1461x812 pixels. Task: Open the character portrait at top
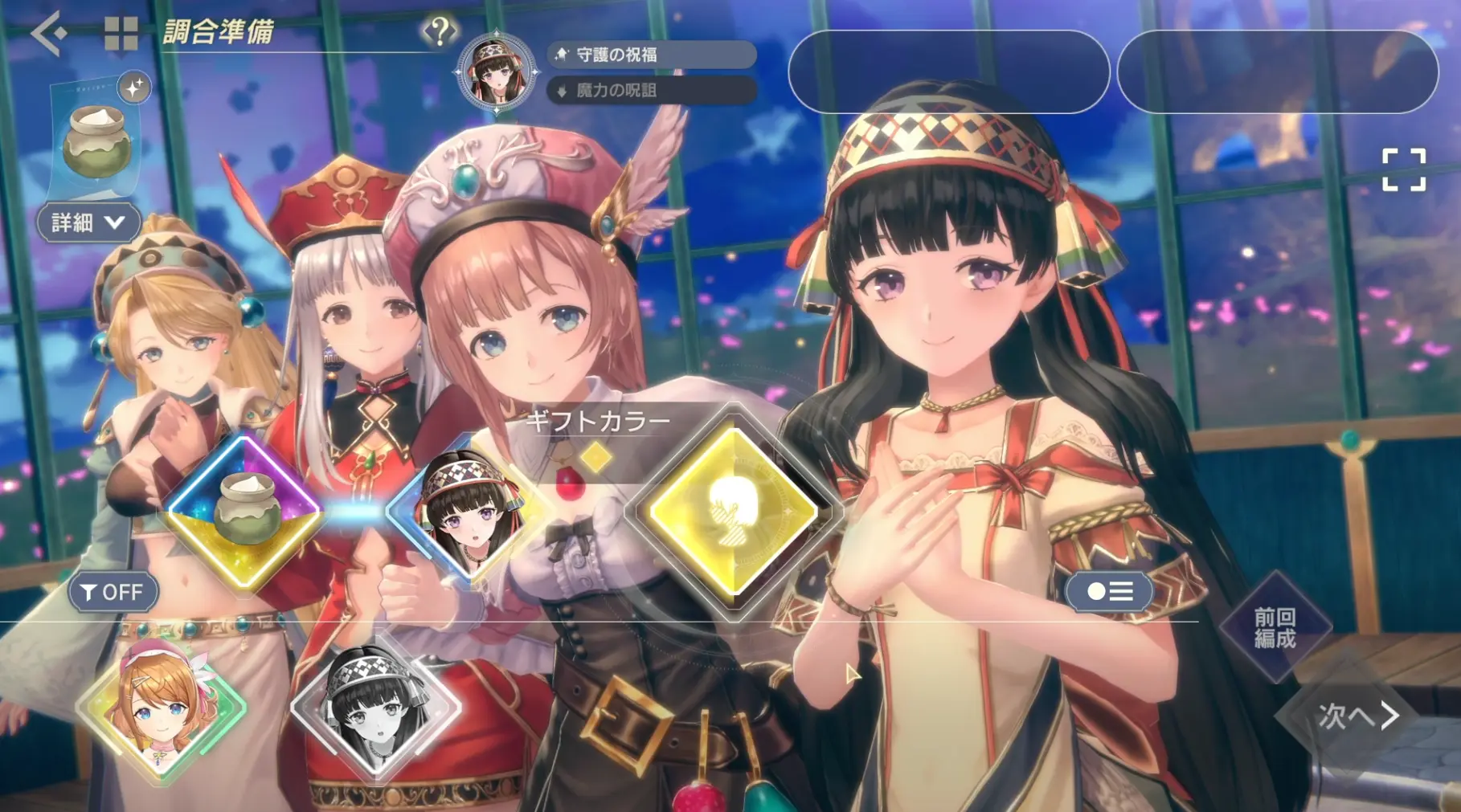point(496,72)
